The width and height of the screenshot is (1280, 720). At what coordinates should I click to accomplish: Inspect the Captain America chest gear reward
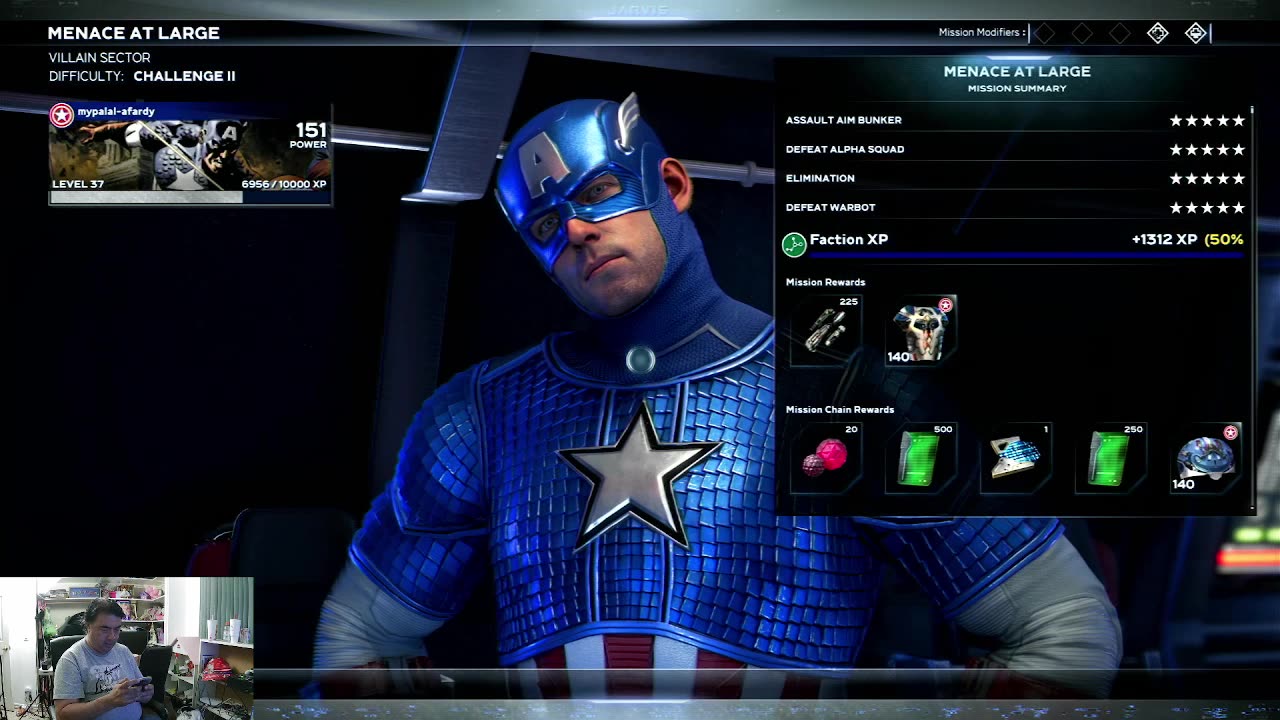click(918, 331)
